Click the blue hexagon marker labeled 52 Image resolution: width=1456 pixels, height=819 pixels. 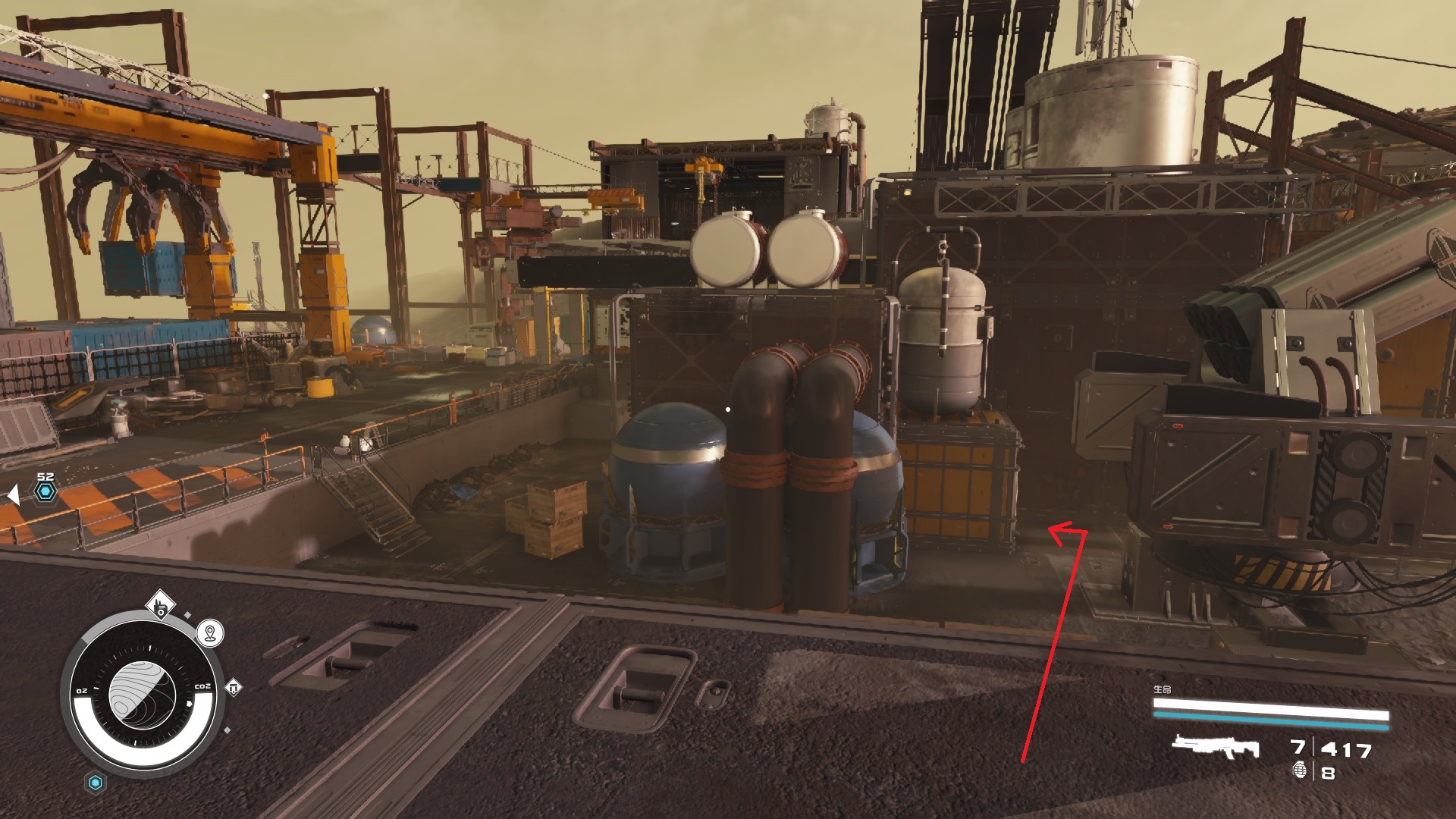(x=45, y=492)
